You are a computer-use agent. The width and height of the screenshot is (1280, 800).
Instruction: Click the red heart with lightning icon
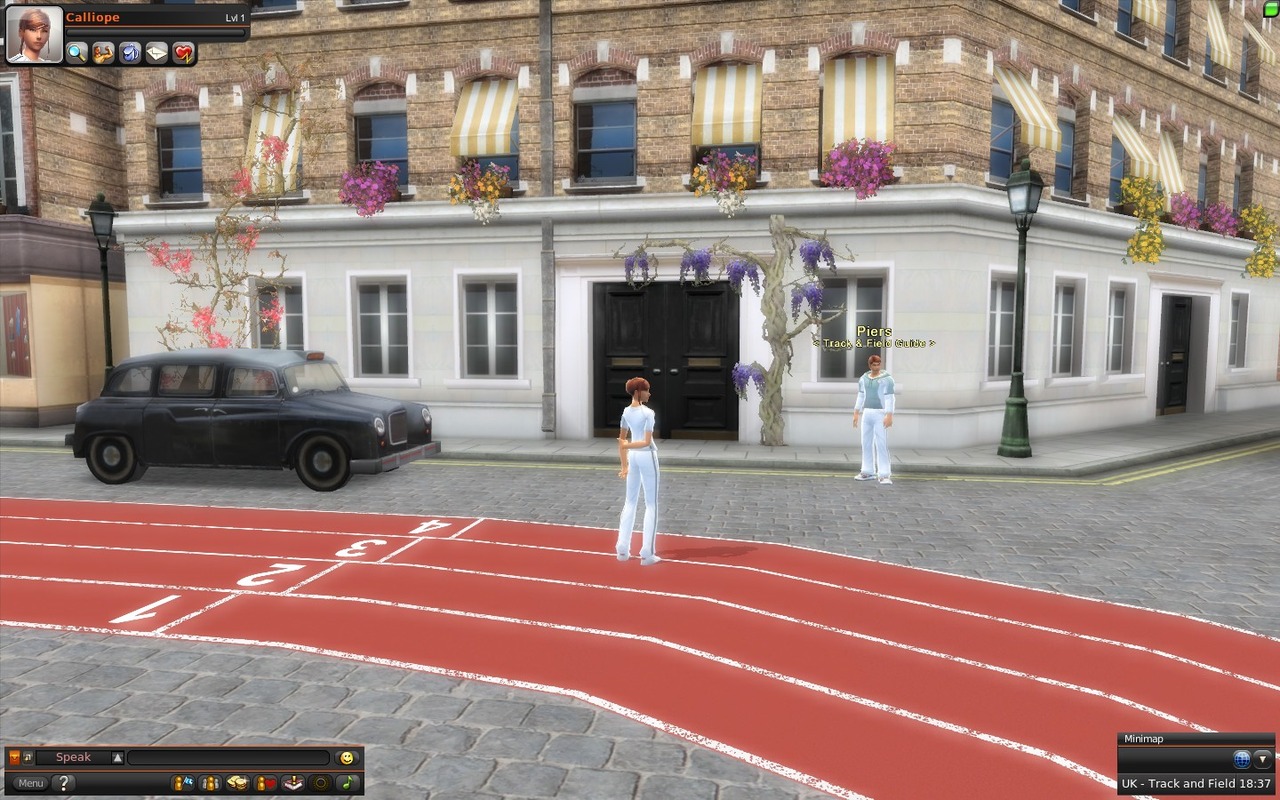point(183,53)
